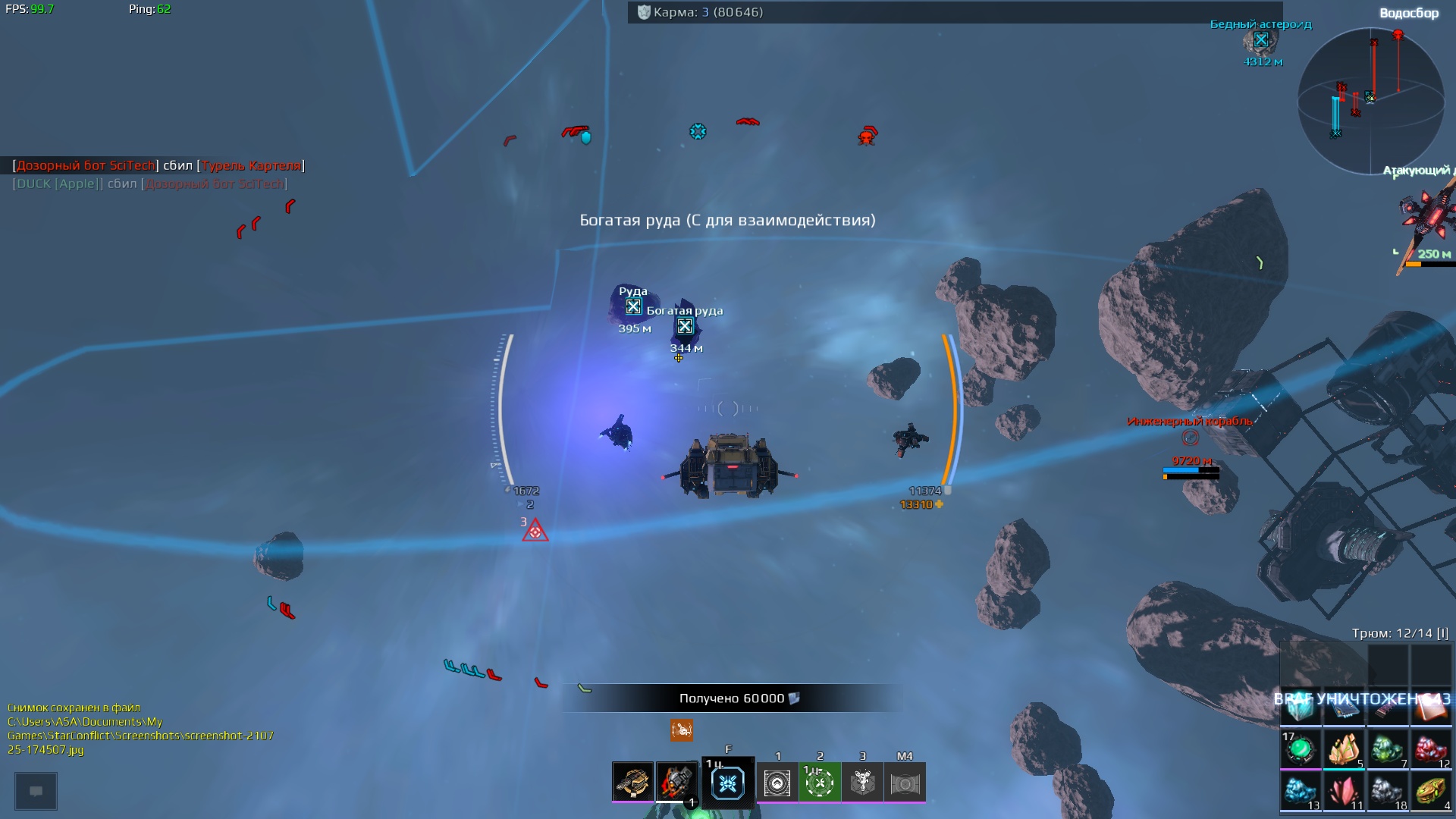The image size is (1456, 819).
Task: Select the green orb cargo item
Action: coord(1301,749)
